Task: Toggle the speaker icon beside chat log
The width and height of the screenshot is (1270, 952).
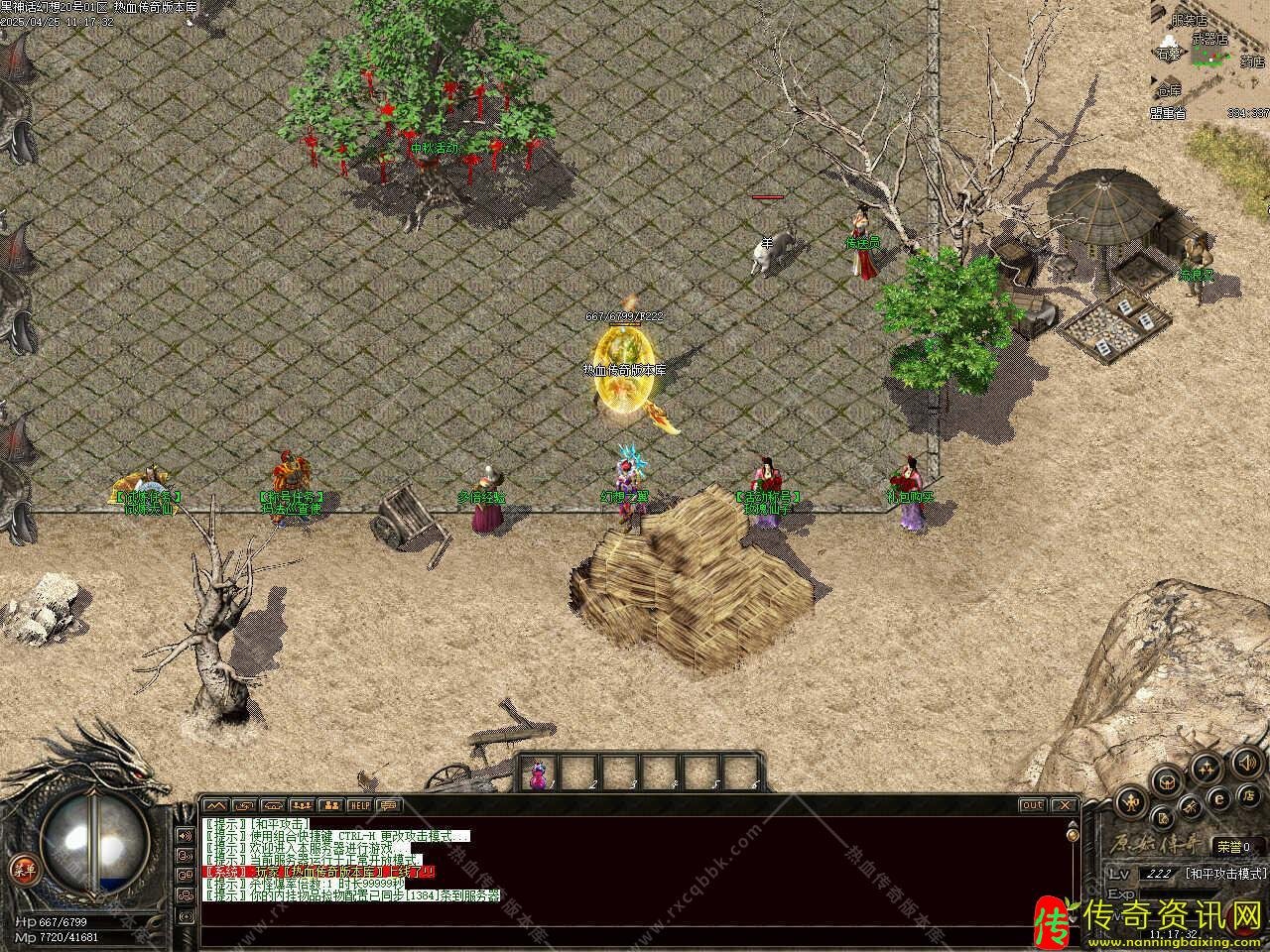Action: click(x=185, y=835)
